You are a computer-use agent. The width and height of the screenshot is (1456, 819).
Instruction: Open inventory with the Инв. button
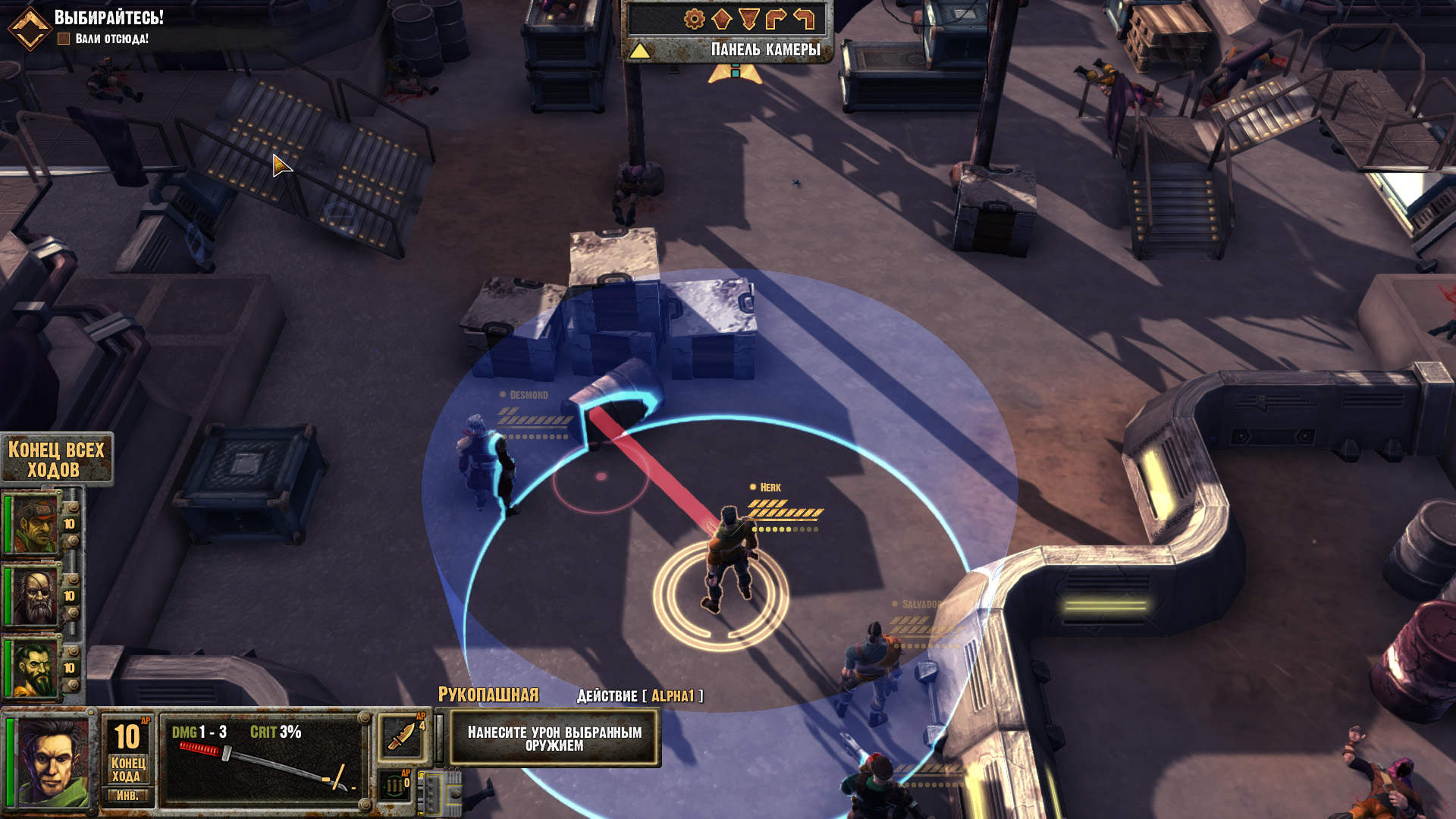(127, 796)
